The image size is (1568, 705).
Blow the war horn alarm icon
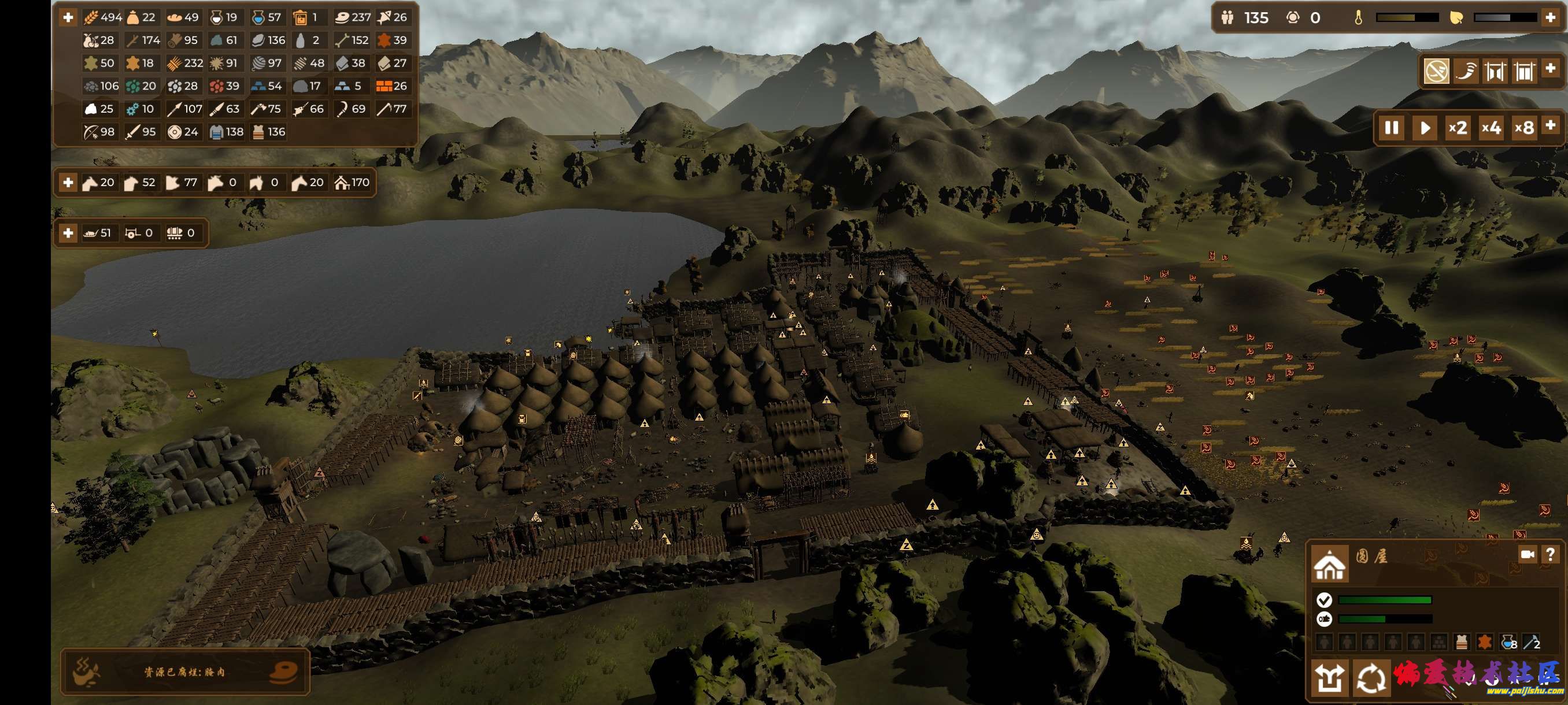coord(1466,72)
